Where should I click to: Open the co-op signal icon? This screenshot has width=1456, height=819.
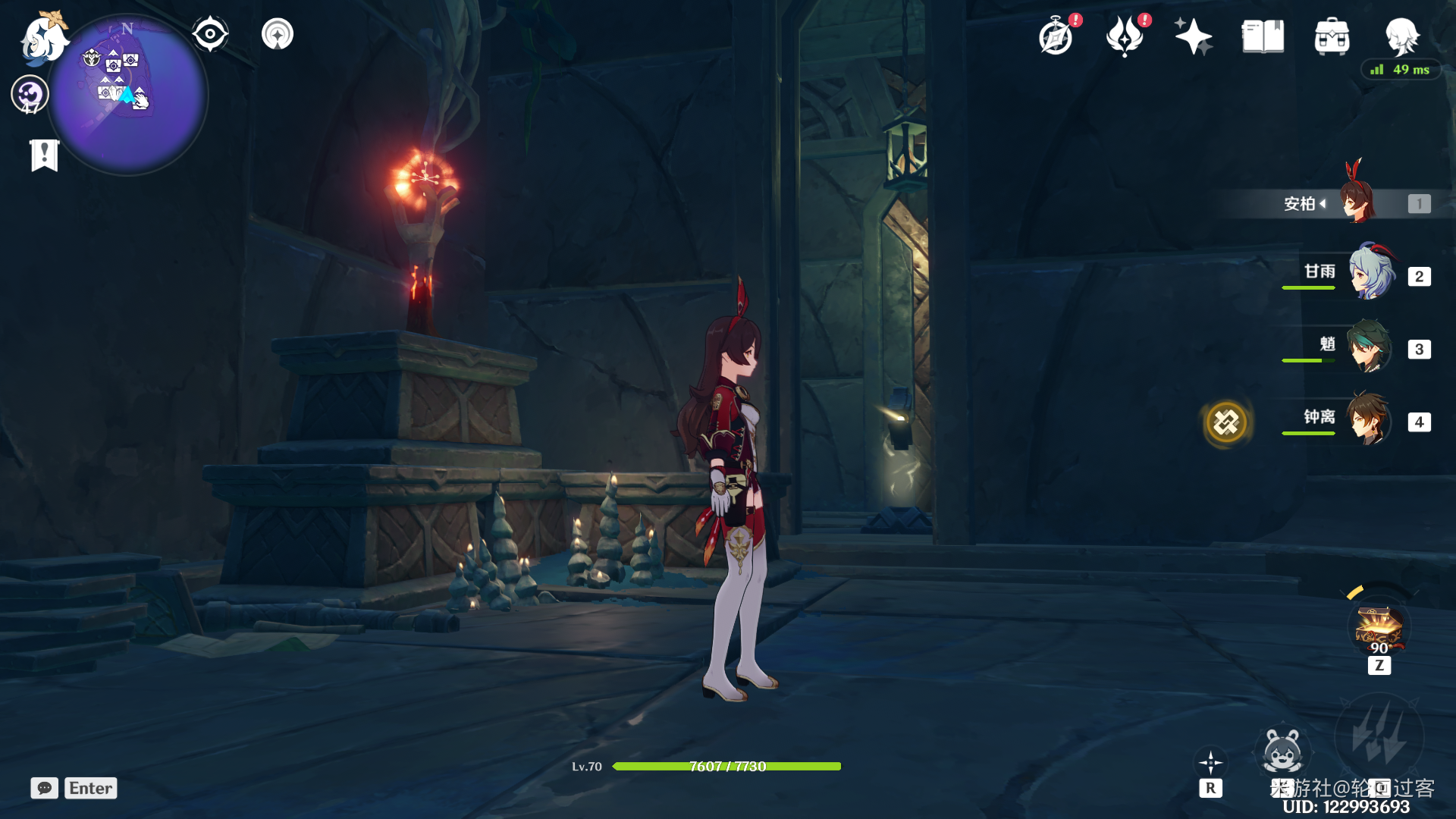click(x=278, y=34)
